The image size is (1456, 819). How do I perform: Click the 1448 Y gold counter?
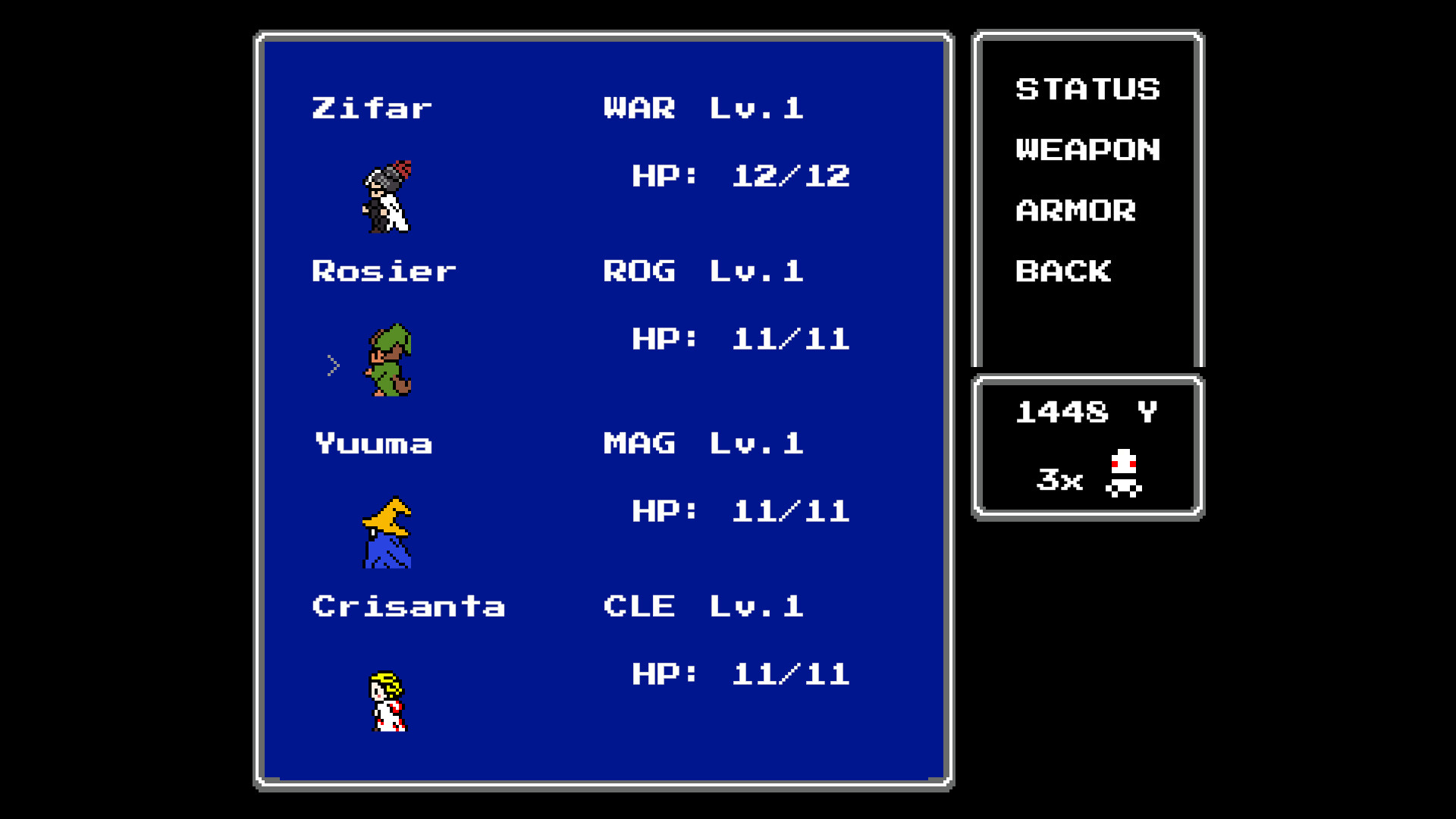(1087, 413)
